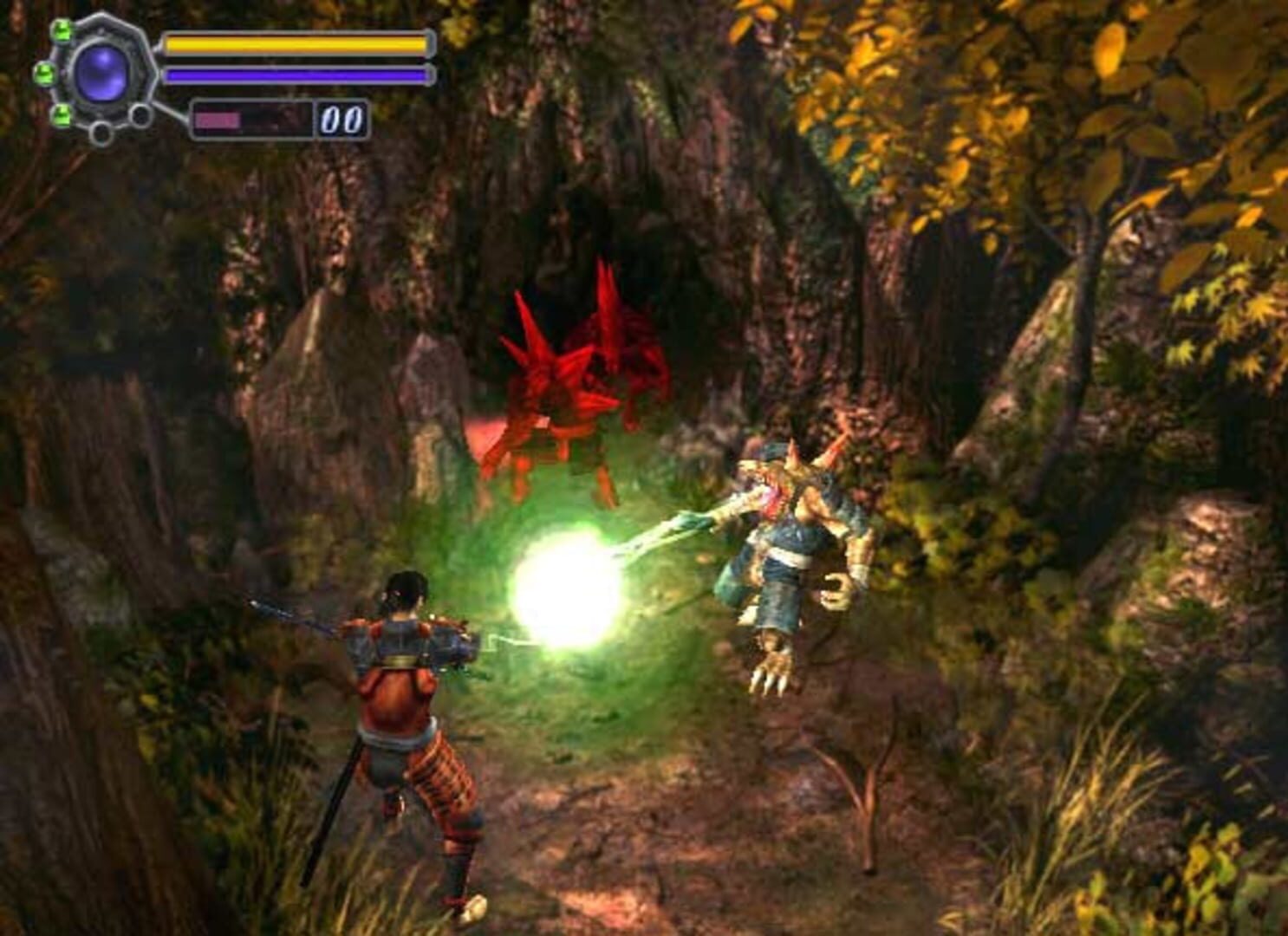Click the small empty socket beside the gauge
1288x936 pixels.
pyautogui.click(x=140, y=114)
